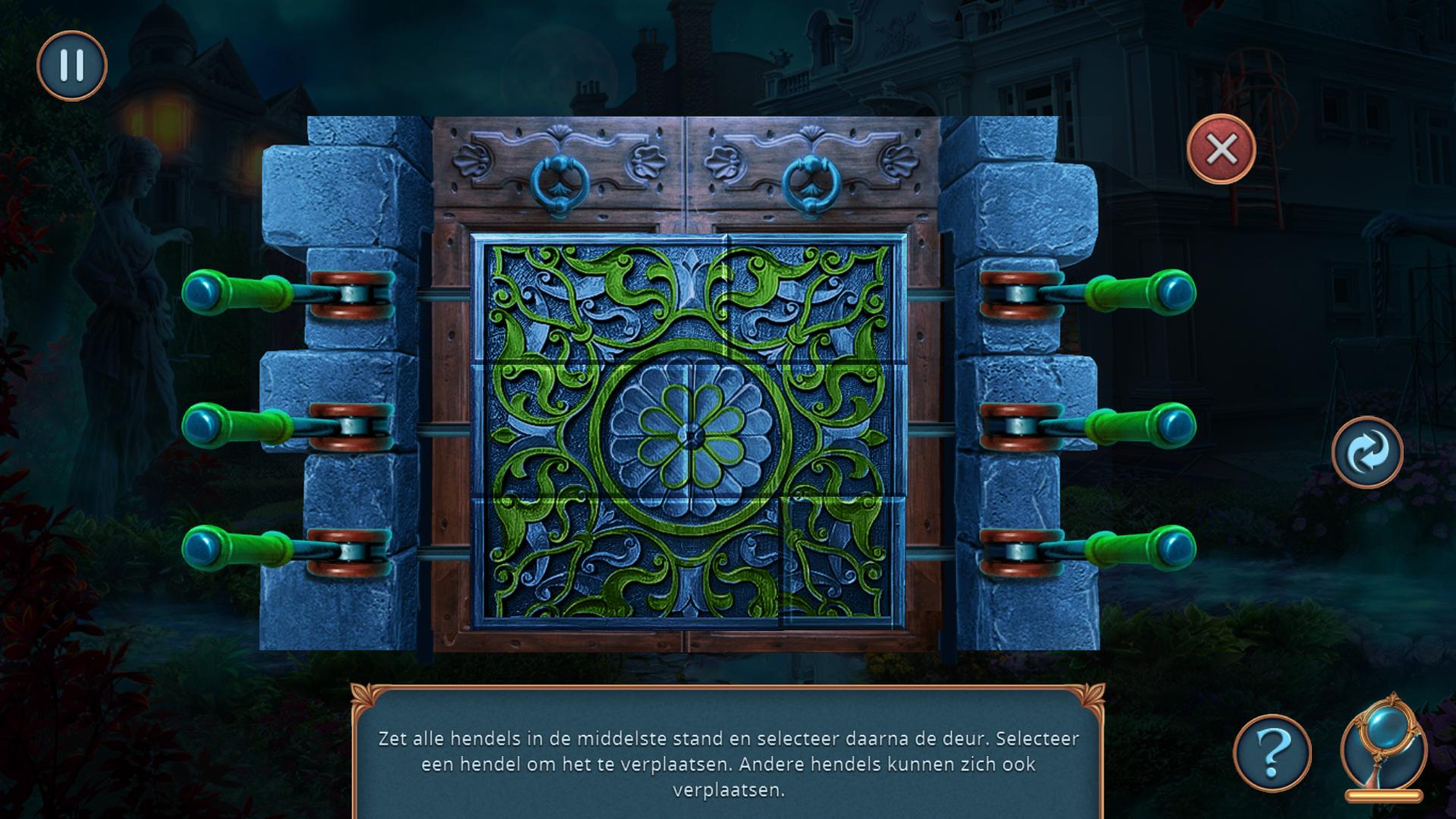Use the magic mirror hint icon
Image resolution: width=1456 pixels, height=819 pixels.
(1383, 745)
